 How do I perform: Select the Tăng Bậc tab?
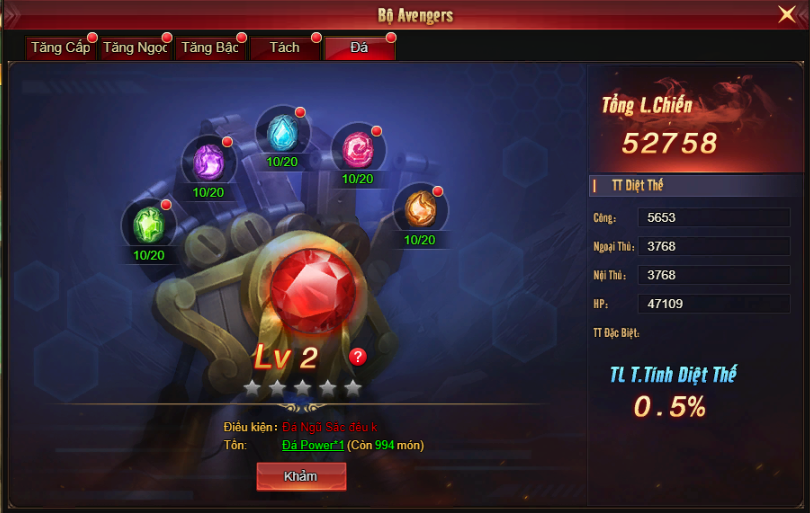[x=210, y=48]
